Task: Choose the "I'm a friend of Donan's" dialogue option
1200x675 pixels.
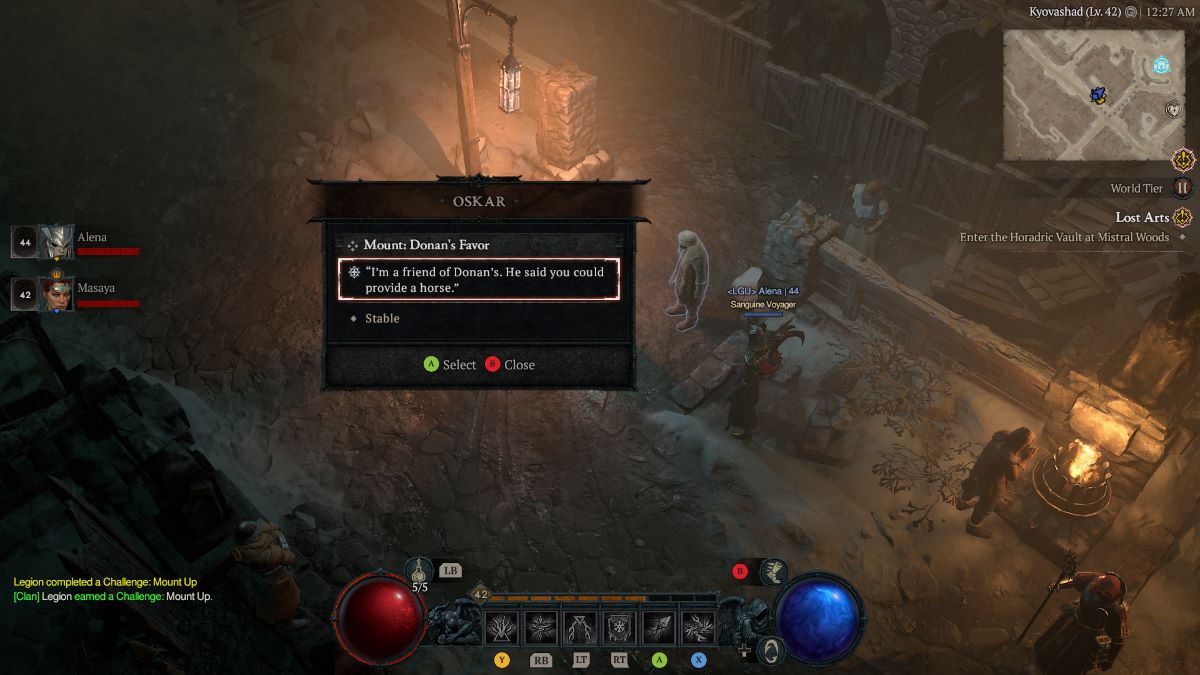Action: point(478,279)
